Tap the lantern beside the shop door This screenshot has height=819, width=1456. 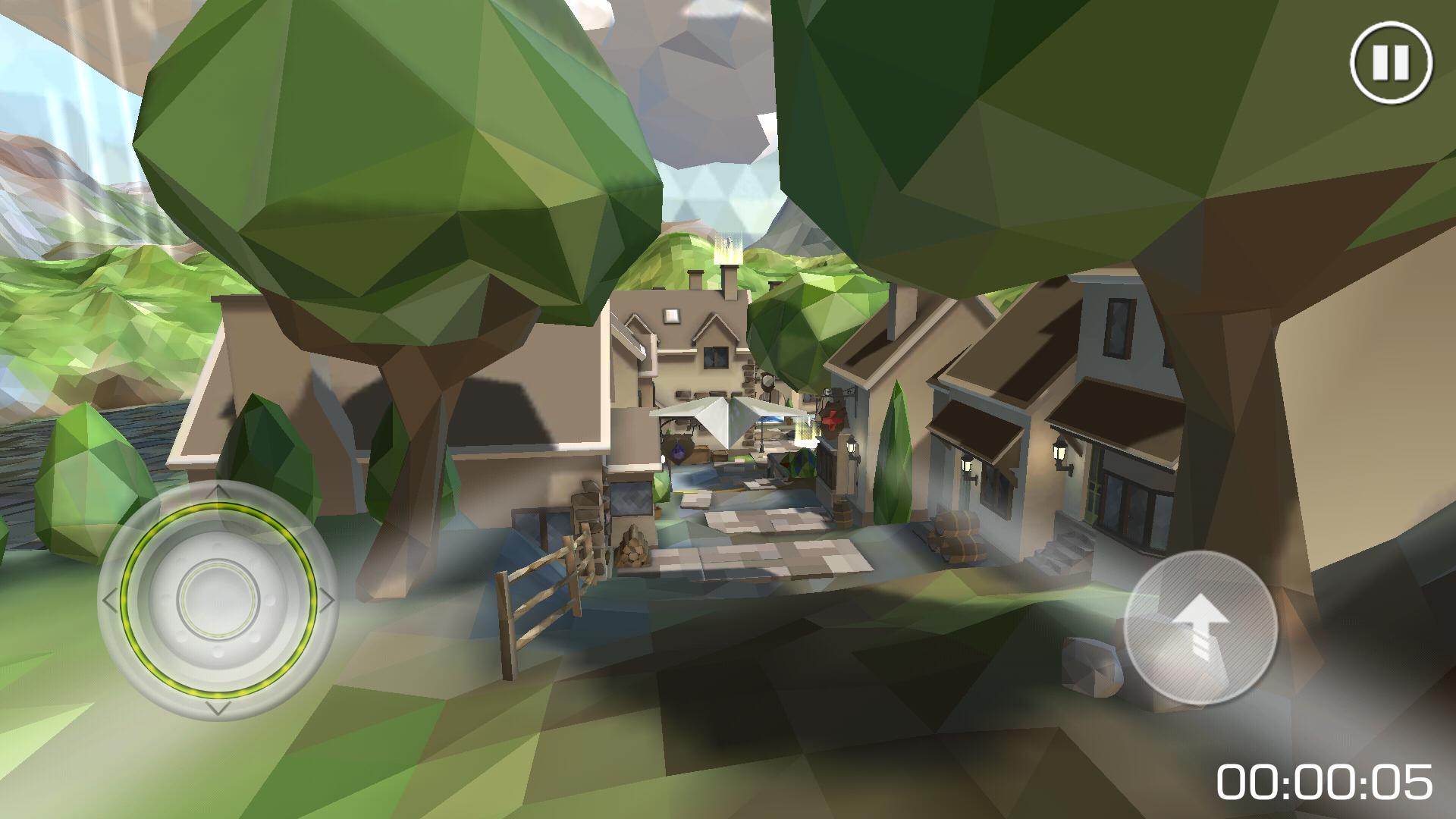click(x=967, y=463)
